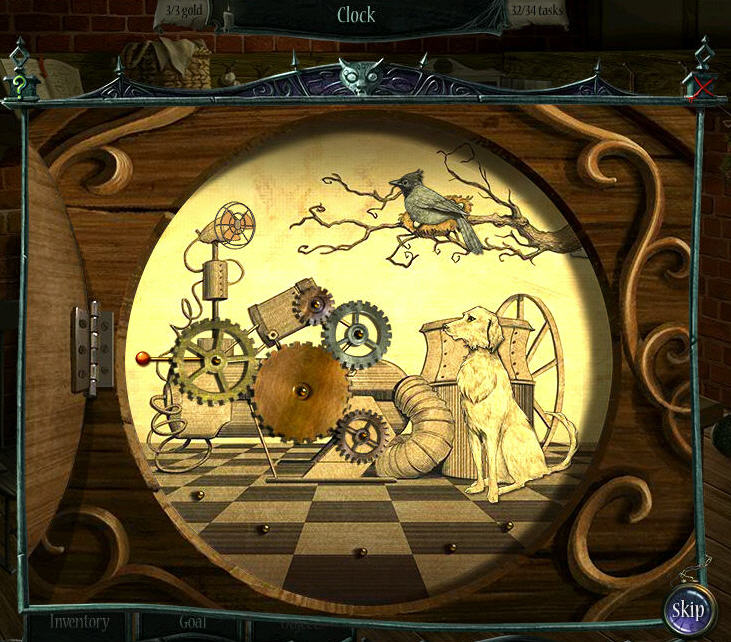This screenshot has height=642, width=731.
Task: Switch to the Goal tab
Action: 193,622
